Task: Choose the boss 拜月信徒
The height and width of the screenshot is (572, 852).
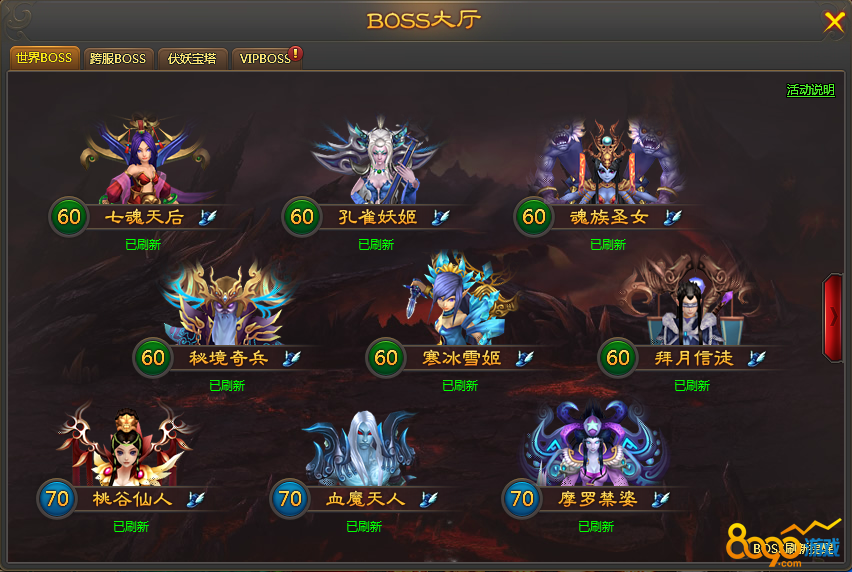Action: 692,302
